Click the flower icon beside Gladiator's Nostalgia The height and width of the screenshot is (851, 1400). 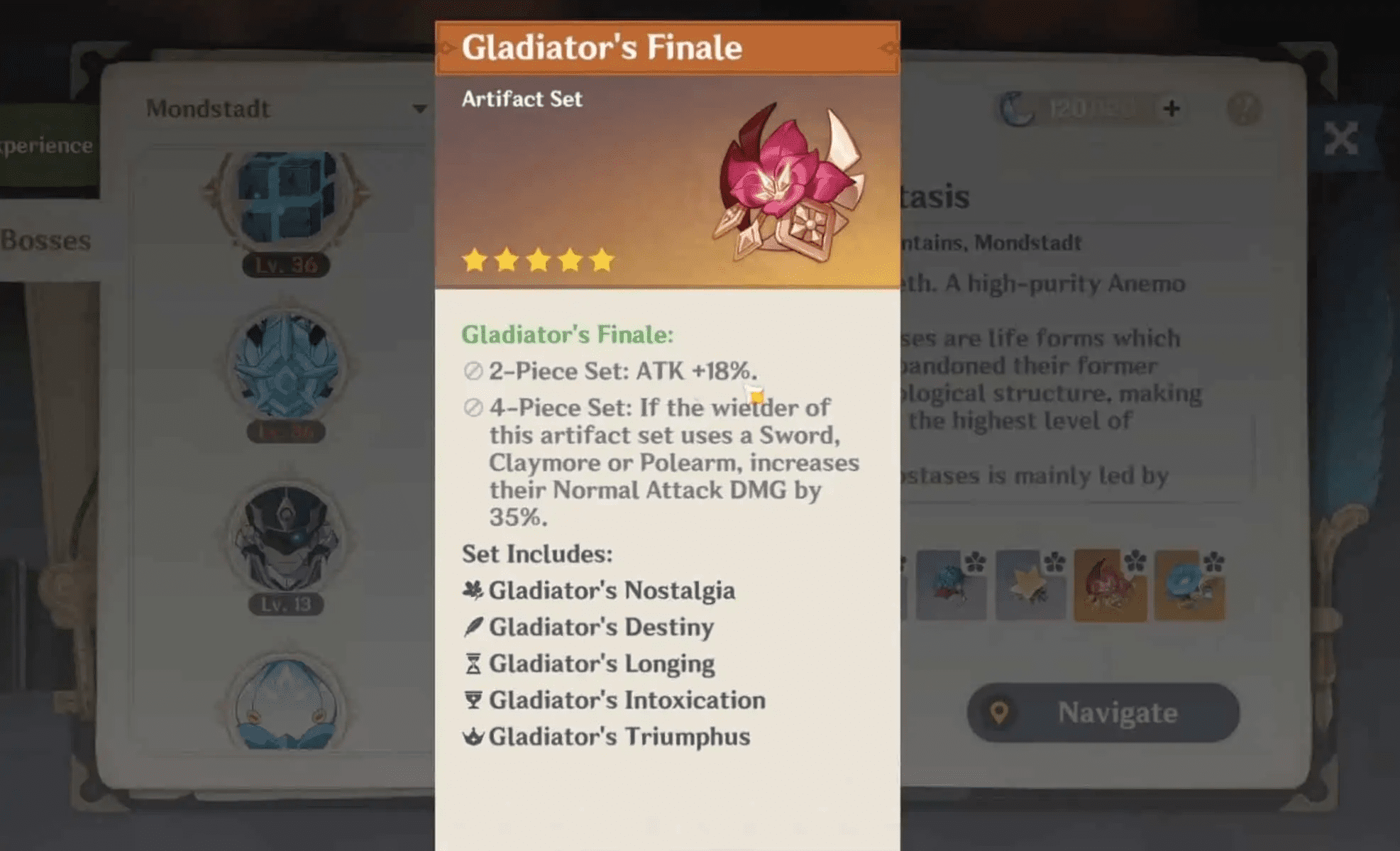(474, 590)
